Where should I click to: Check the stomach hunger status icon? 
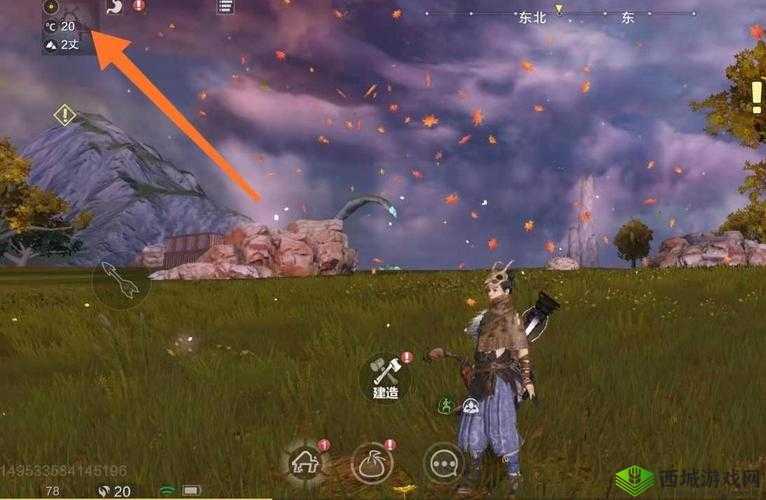[114, 6]
